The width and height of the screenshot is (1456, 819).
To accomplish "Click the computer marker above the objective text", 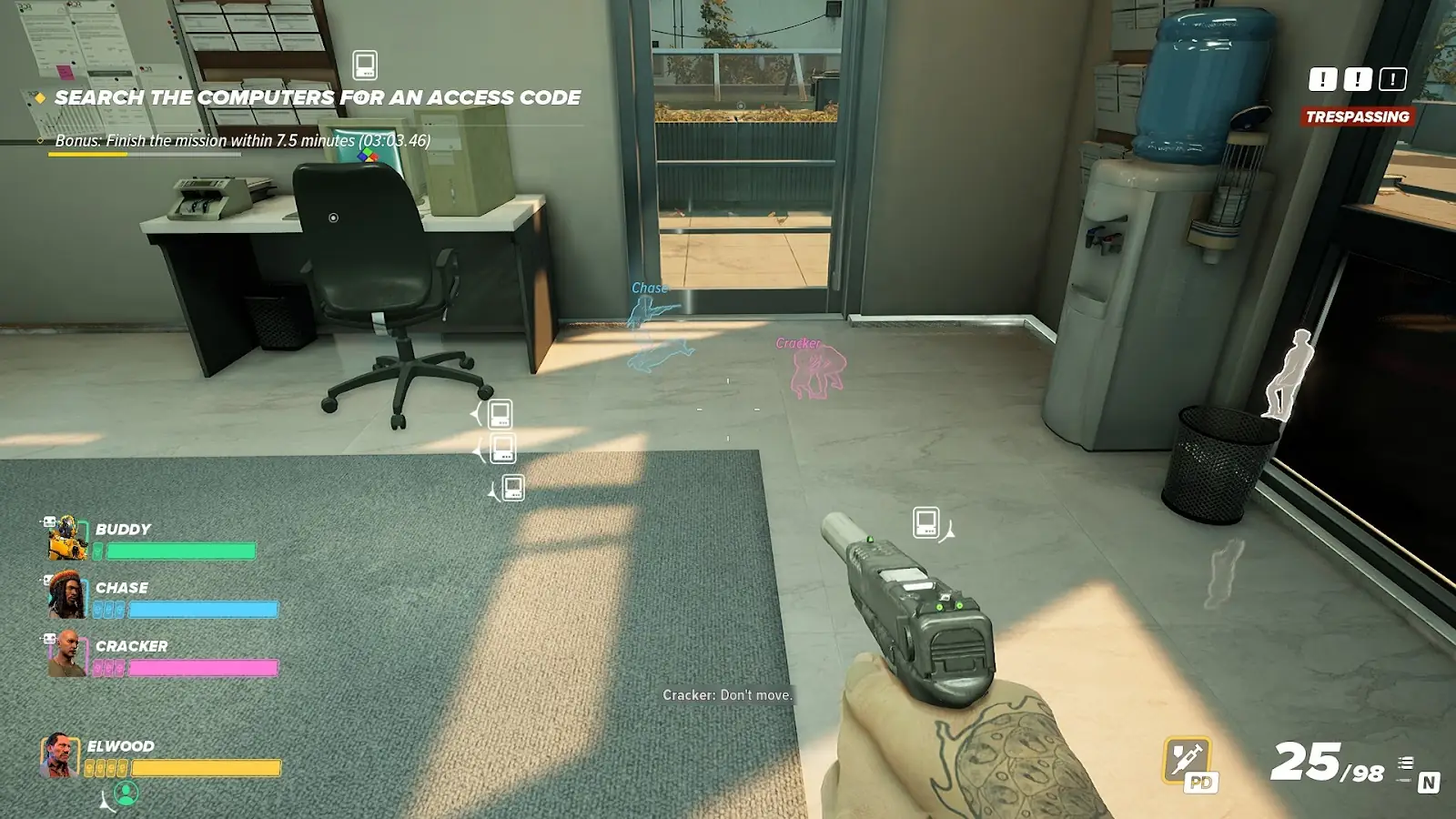I will (365, 66).
